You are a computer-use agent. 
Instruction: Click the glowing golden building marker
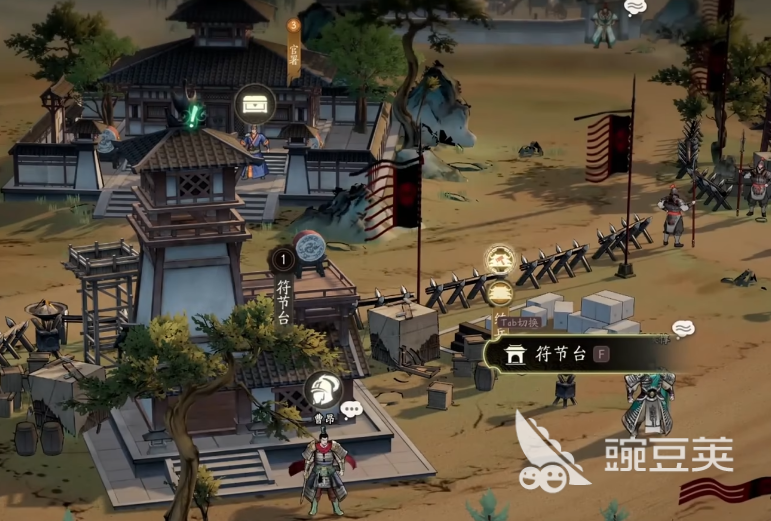(x=500, y=260)
